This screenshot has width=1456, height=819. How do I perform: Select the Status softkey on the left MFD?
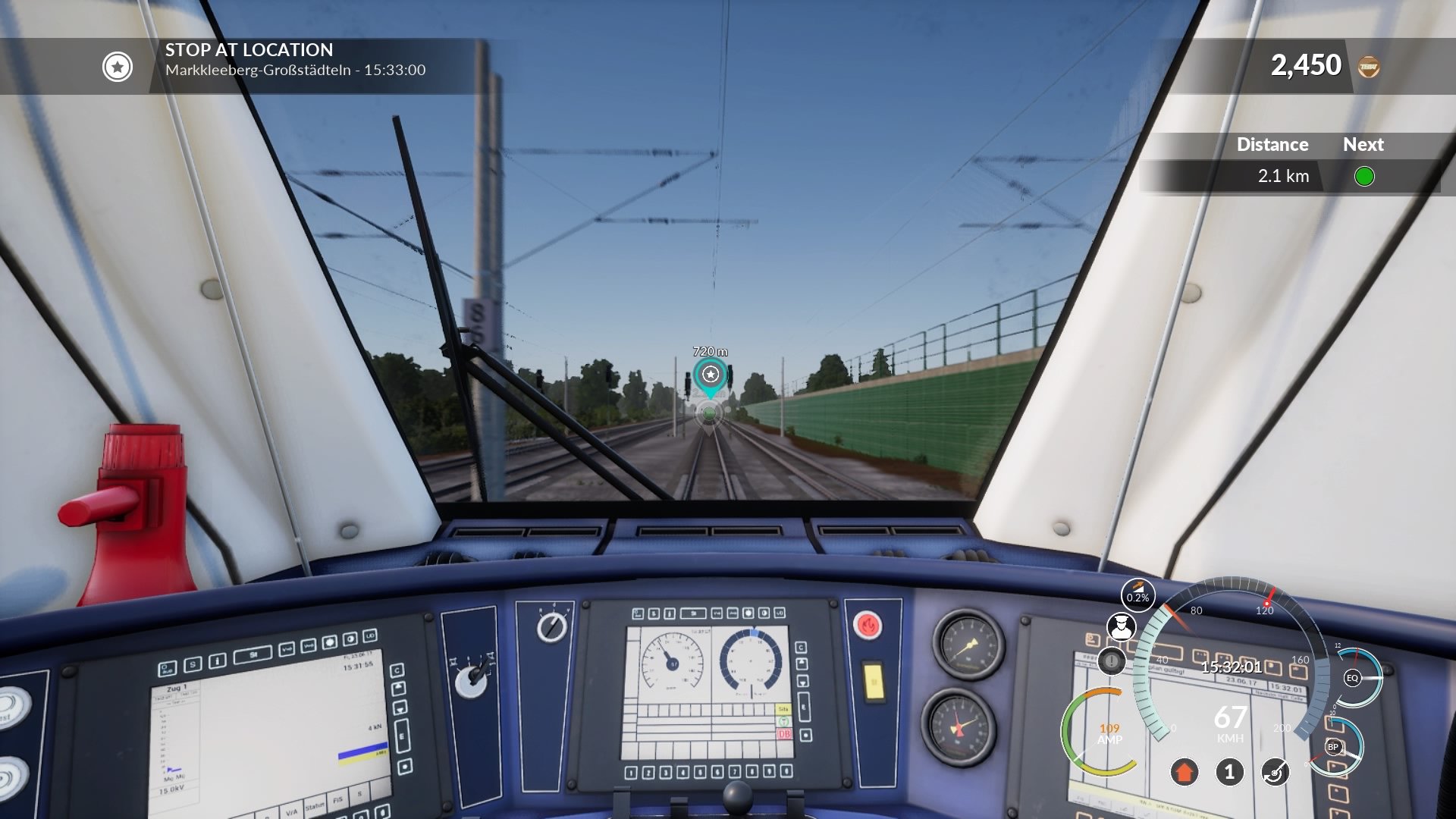click(x=315, y=805)
